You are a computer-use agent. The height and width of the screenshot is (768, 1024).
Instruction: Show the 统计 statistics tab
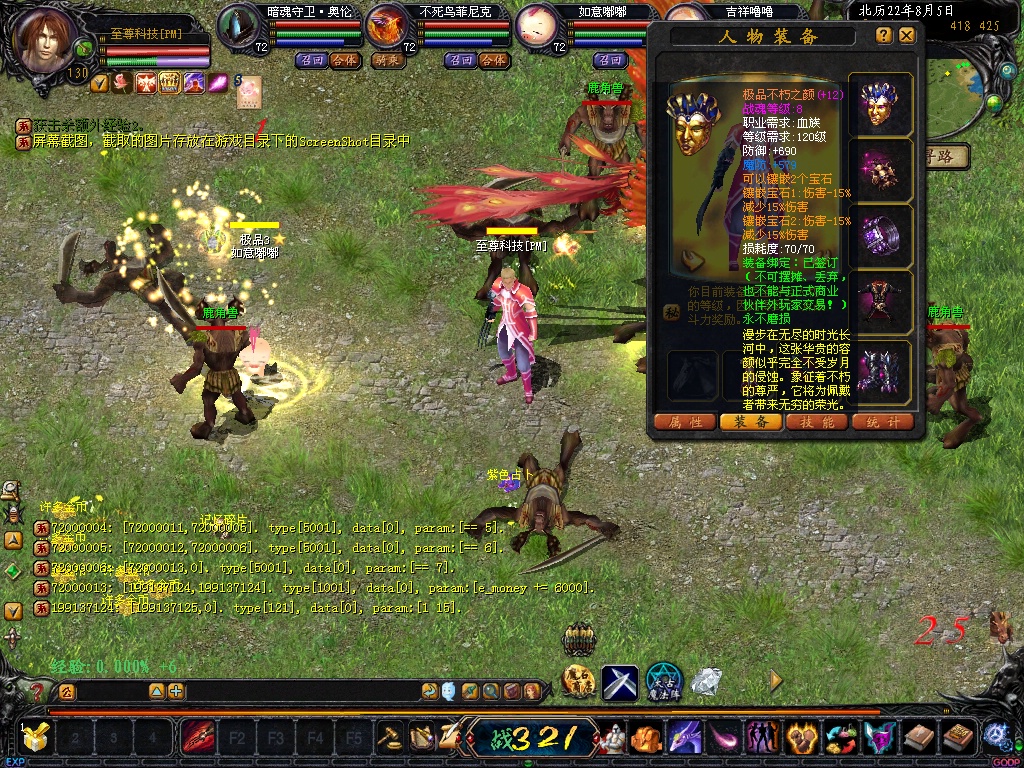883,422
